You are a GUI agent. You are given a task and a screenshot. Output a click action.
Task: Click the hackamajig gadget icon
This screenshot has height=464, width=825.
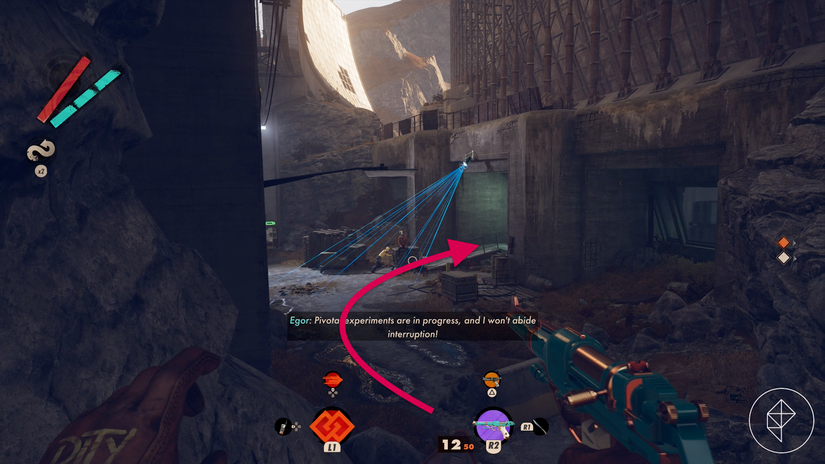(x=283, y=427)
